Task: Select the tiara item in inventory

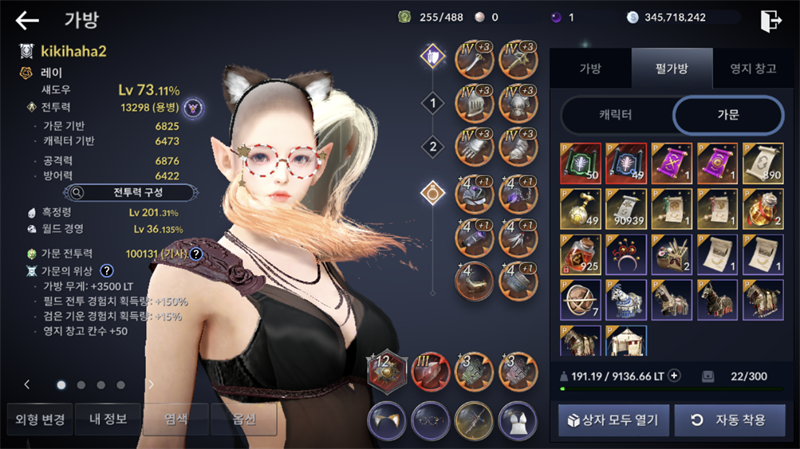Action: [626, 254]
